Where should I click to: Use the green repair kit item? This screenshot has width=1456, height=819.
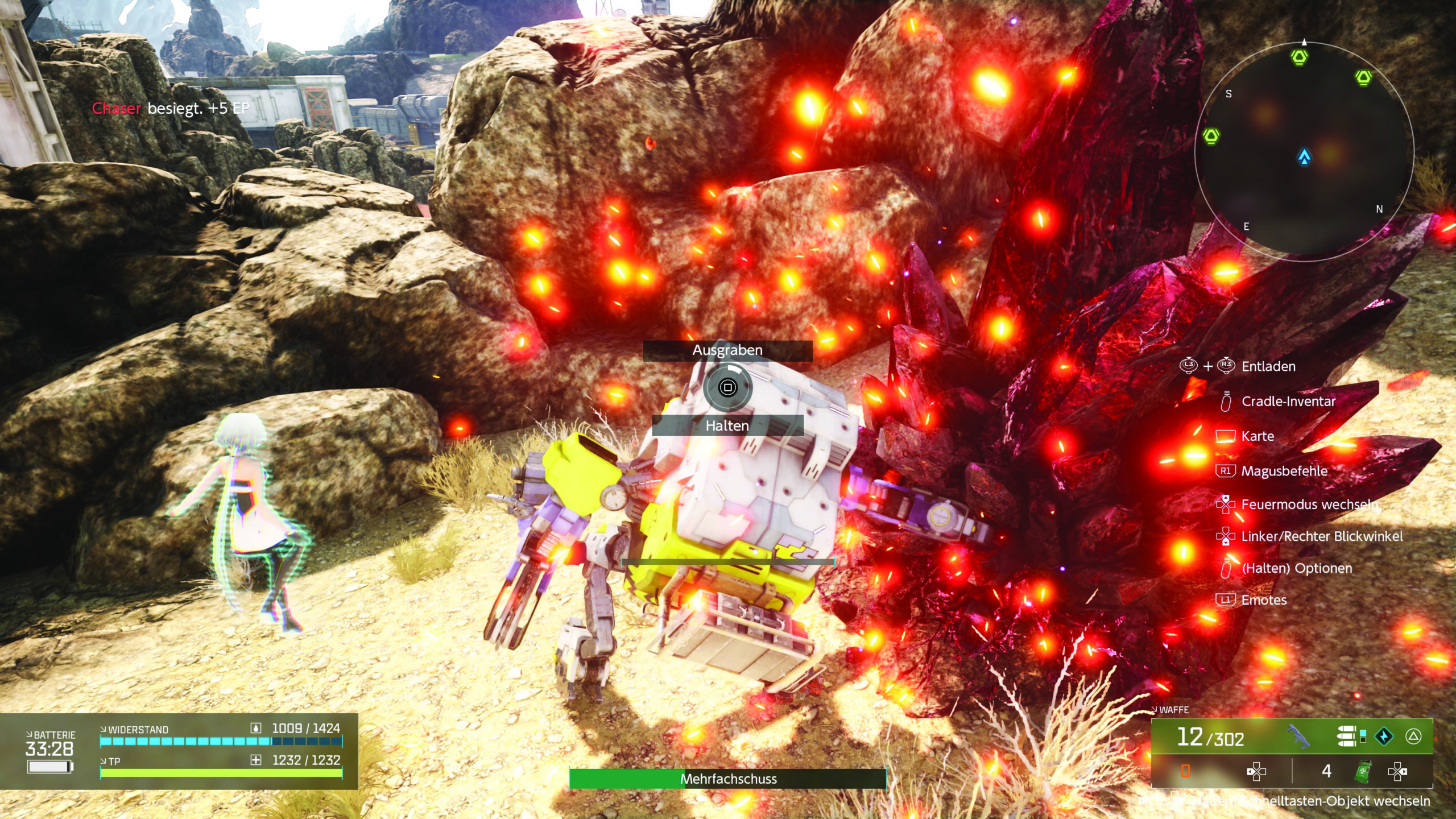pos(1362,771)
